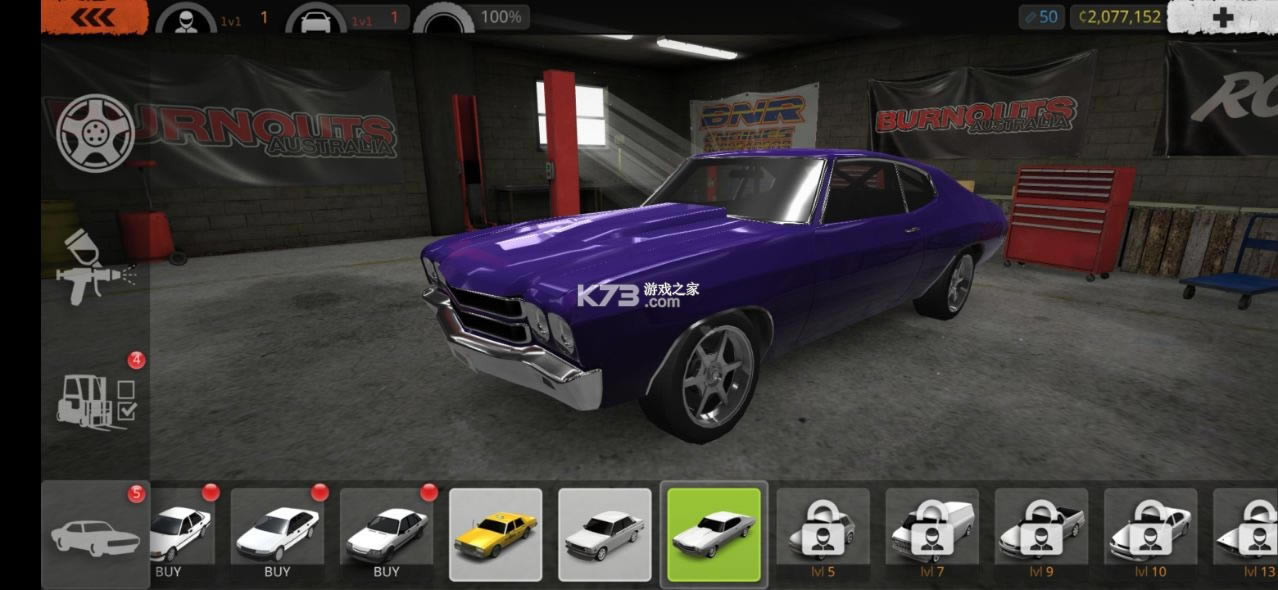The width and height of the screenshot is (1278, 590).
Task: Select the locked lvl 9 car
Action: [x=1041, y=534]
